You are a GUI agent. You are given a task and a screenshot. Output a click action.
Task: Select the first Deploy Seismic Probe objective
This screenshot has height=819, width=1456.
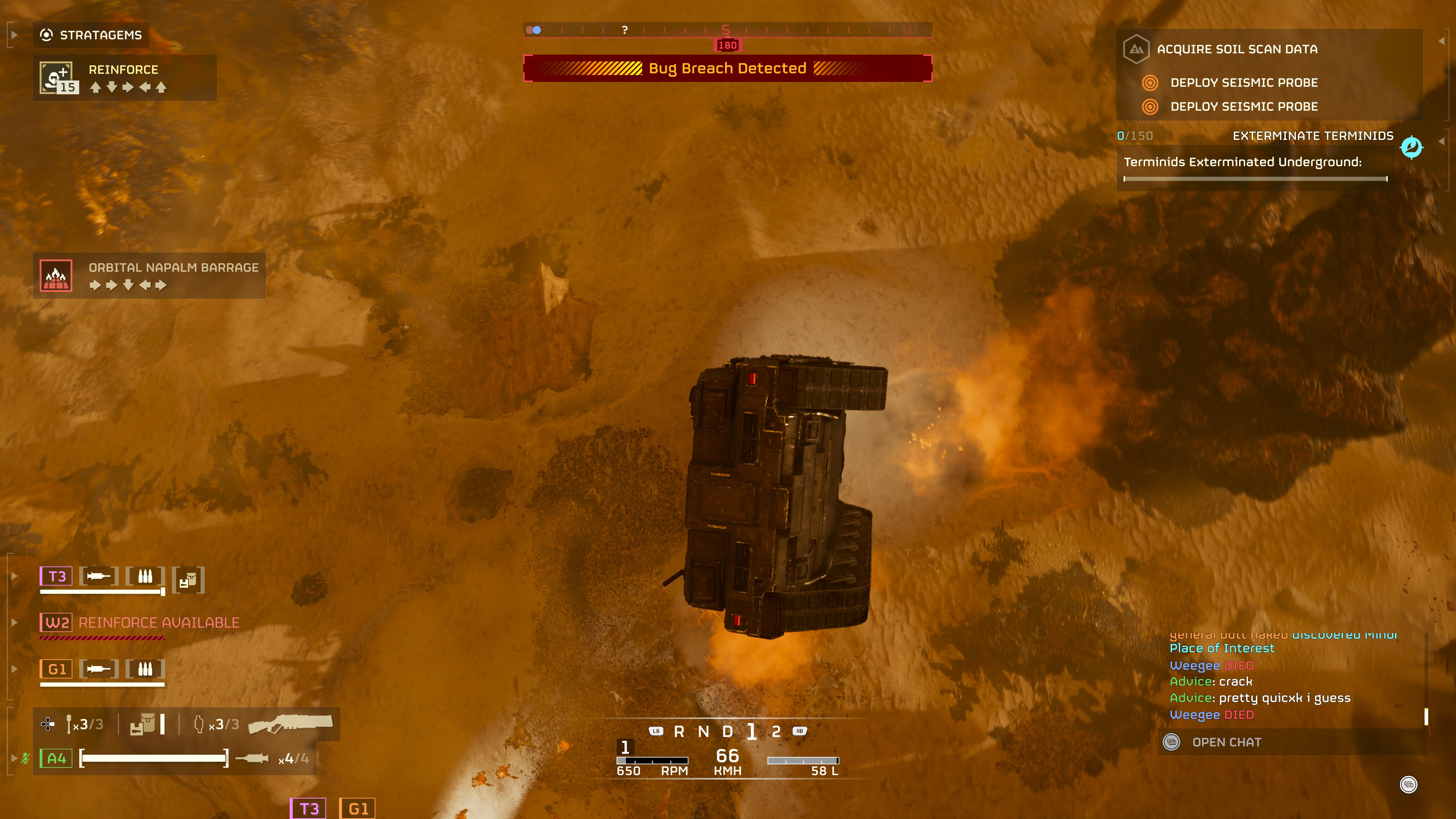click(x=1244, y=83)
